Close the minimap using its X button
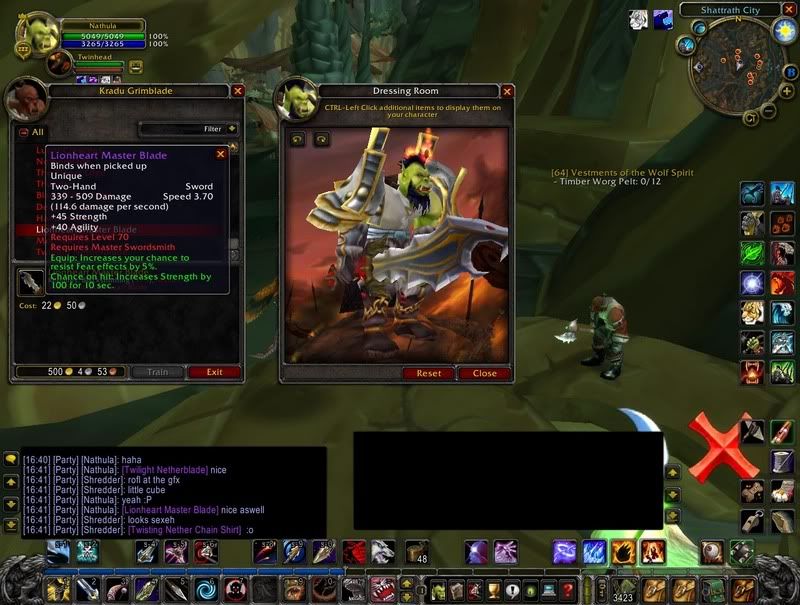Image resolution: width=800 pixels, height=605 pixels. pyautogui.click(x=789, y=10)
